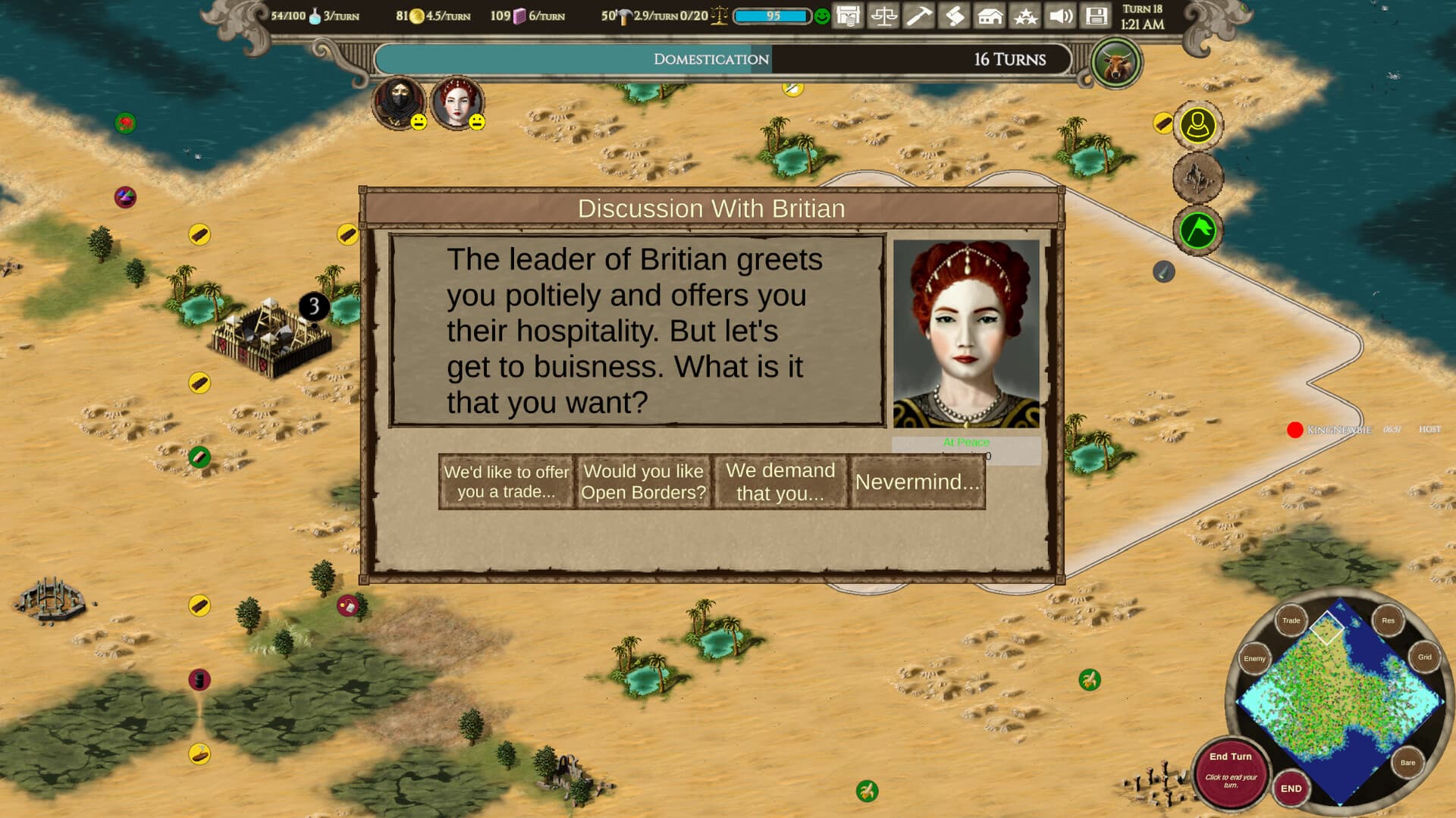Screen dimensions: 1456x818
Task: Click the END button next to the minimap
Action: [x=1291, y=788]
